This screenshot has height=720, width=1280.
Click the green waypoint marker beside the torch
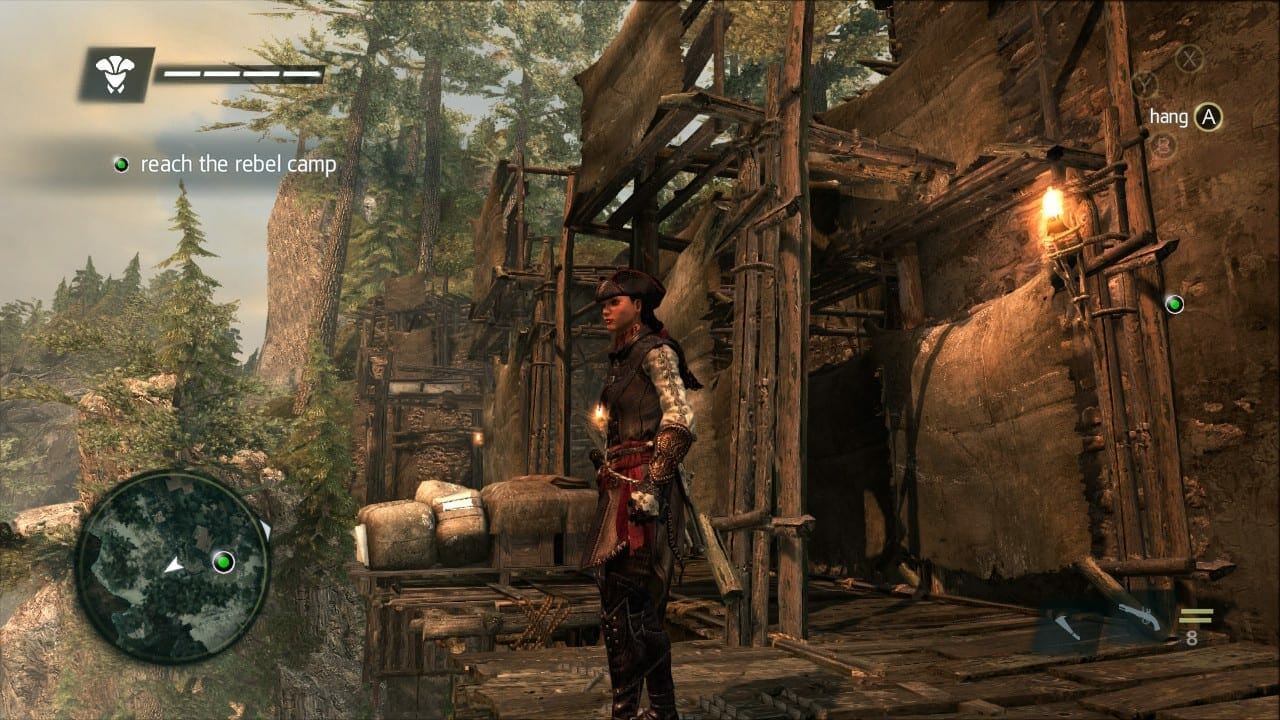click(x=1174, y=303)
